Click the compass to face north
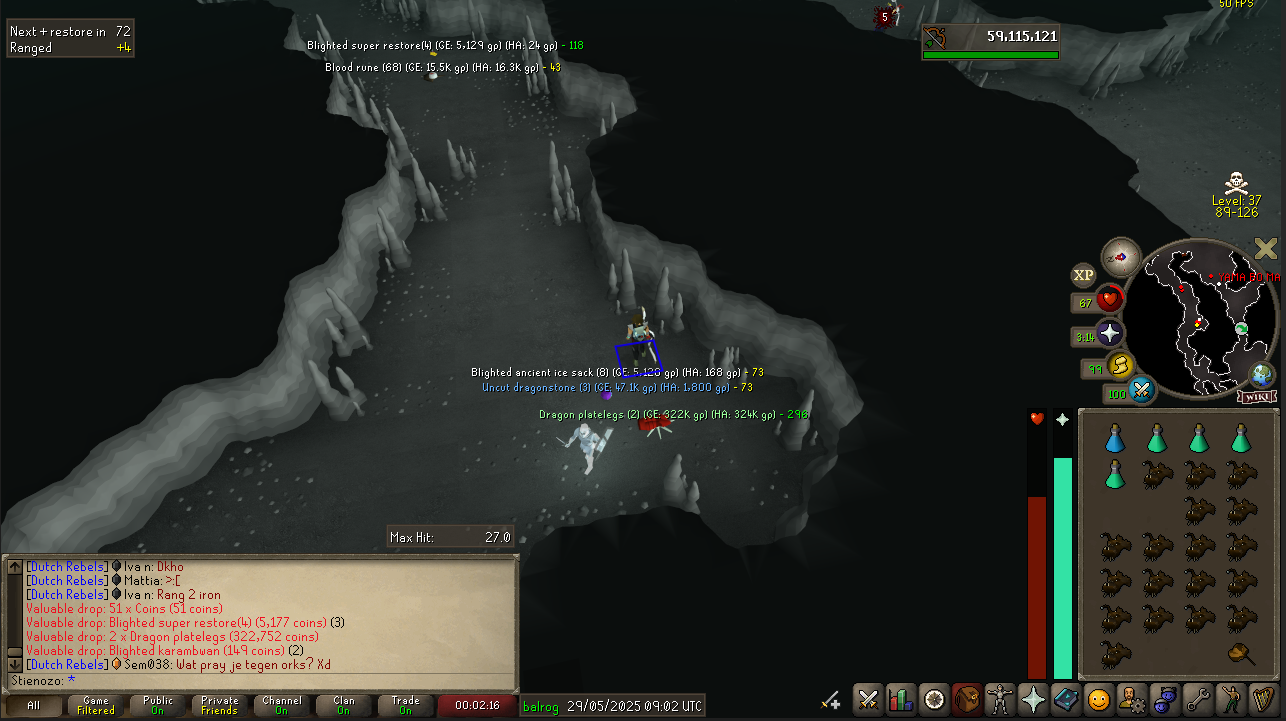The height and width of the screenshot is (721, 1286). tap(1121, 257)
